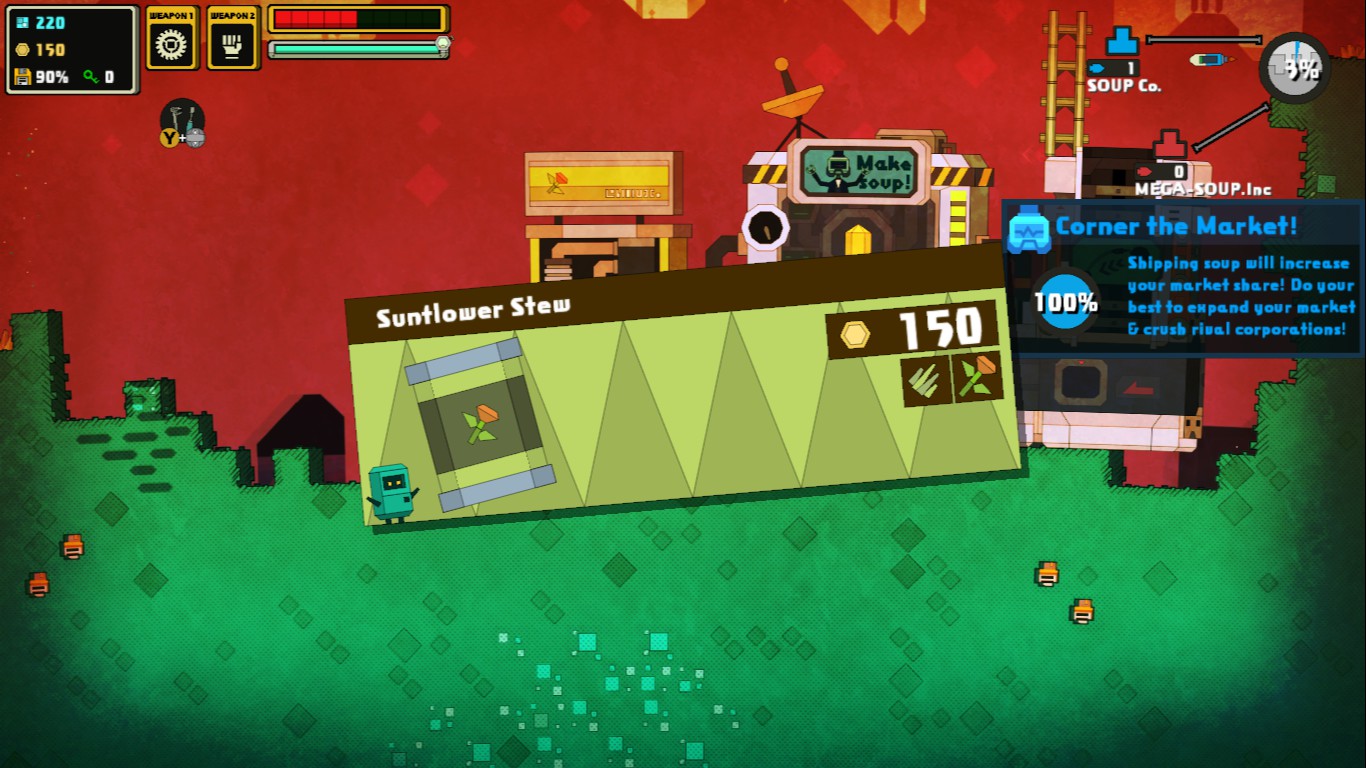Select the sunflower ingredient icon on the banner
The width and height of the screenshot is (1366, 768).
click(976, 376)
